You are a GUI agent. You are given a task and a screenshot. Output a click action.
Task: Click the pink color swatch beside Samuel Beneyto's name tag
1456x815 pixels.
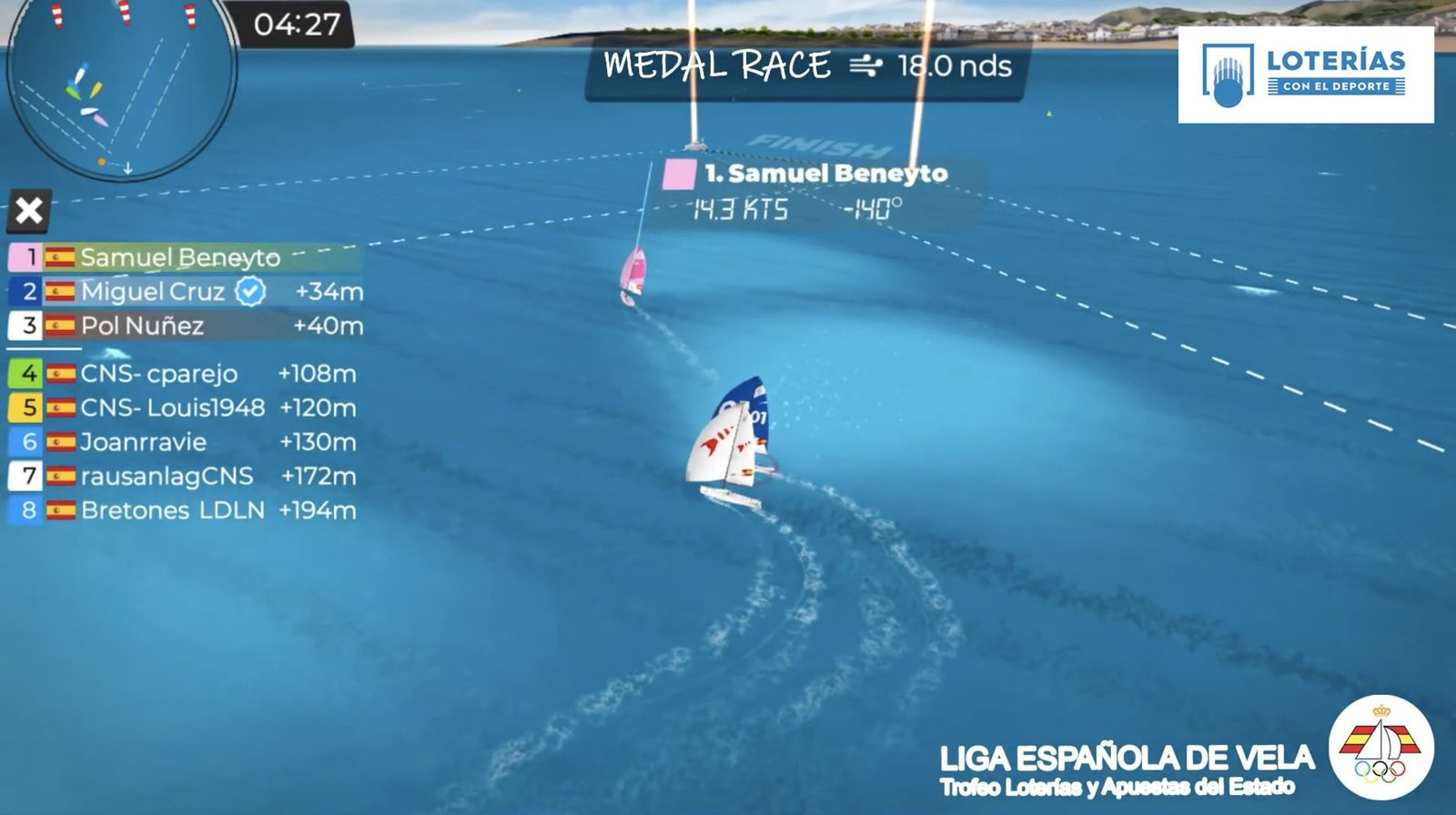pos(677,172)
